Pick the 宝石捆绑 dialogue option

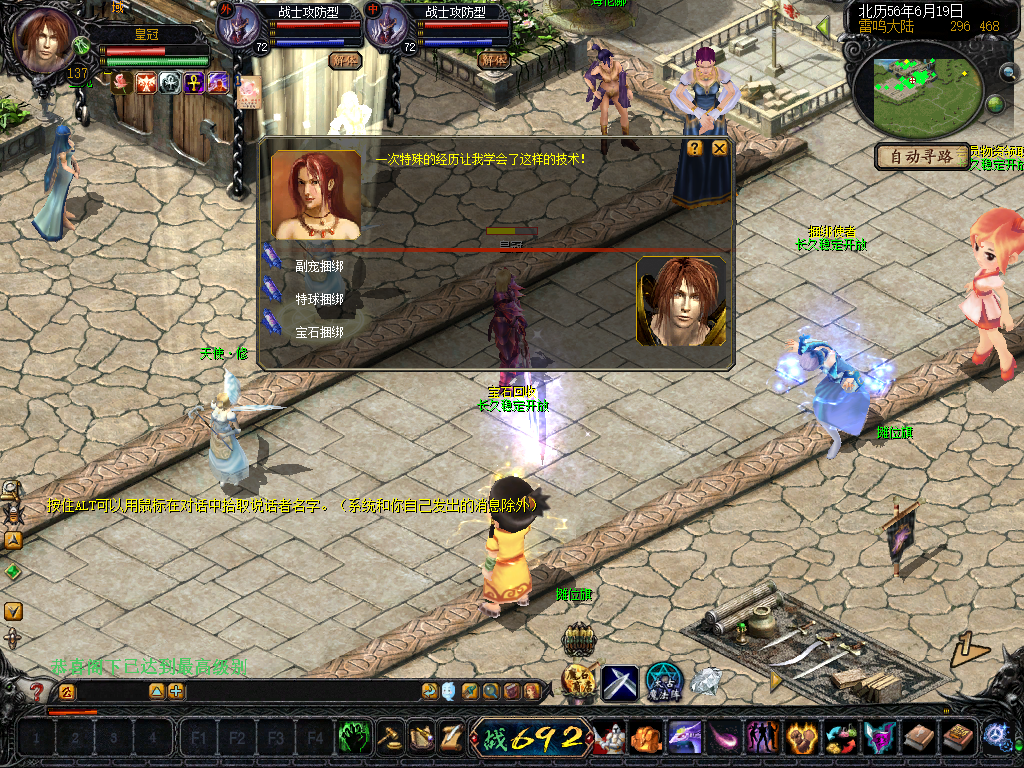tap(319, 331)
